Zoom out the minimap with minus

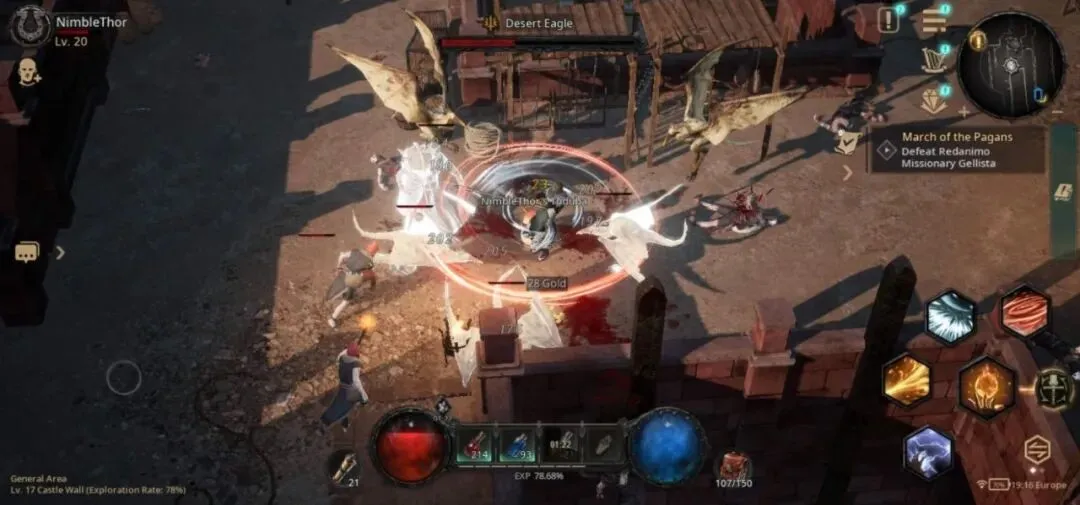[x=1057, y=111]
